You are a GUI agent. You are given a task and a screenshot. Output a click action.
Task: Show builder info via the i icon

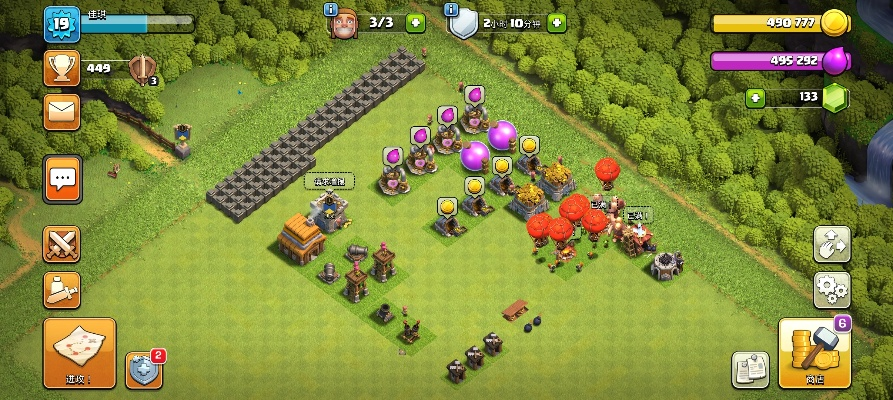click(331, 9)
